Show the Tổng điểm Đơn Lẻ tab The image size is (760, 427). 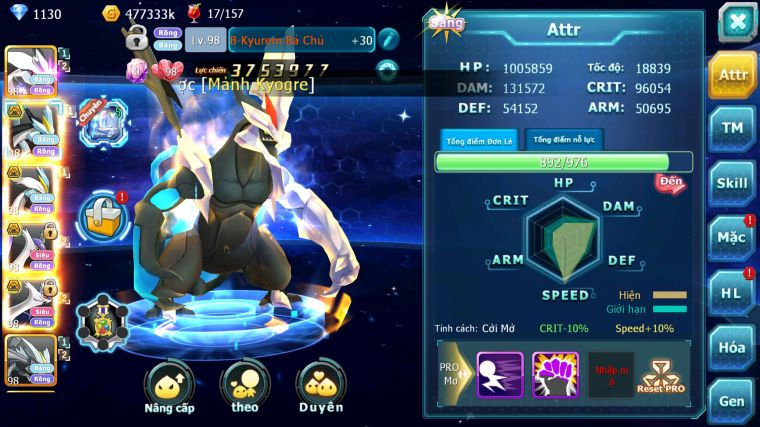(479, 140)
